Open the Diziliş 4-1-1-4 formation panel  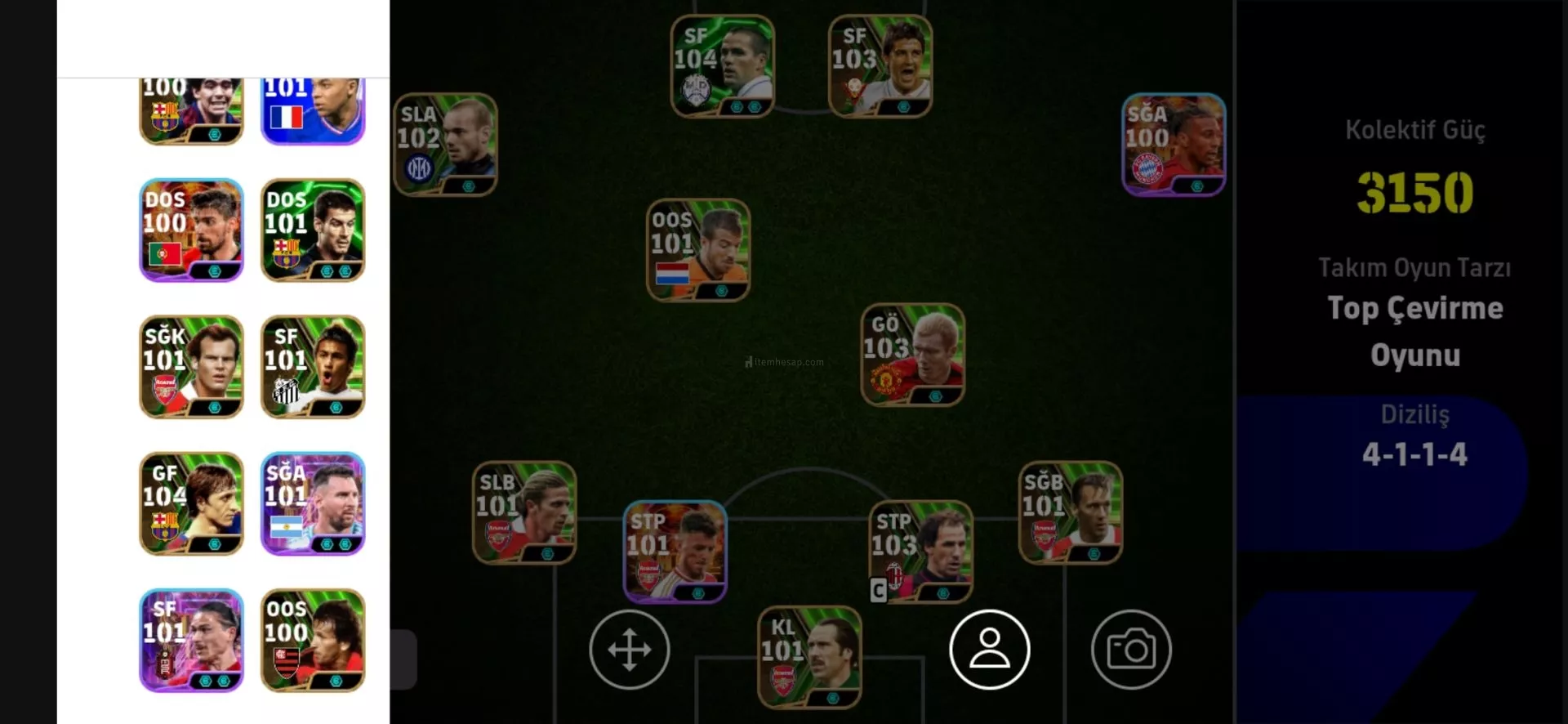pos(1414,437)
